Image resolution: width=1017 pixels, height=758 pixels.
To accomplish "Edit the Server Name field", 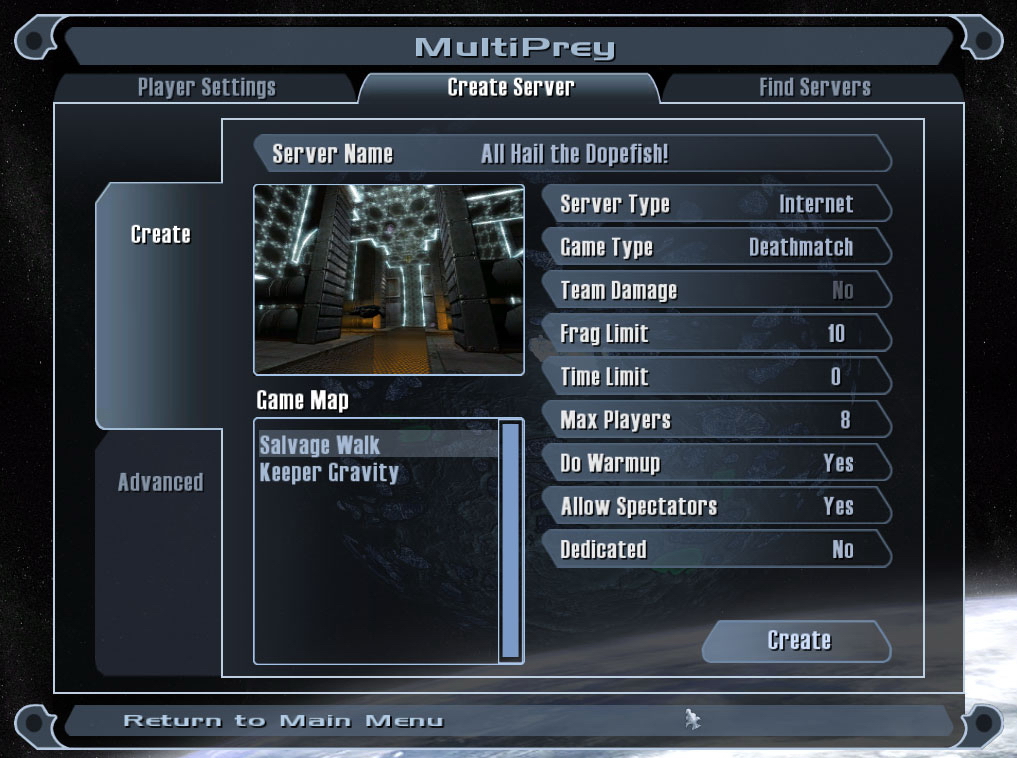I will (x=573, y=154).
